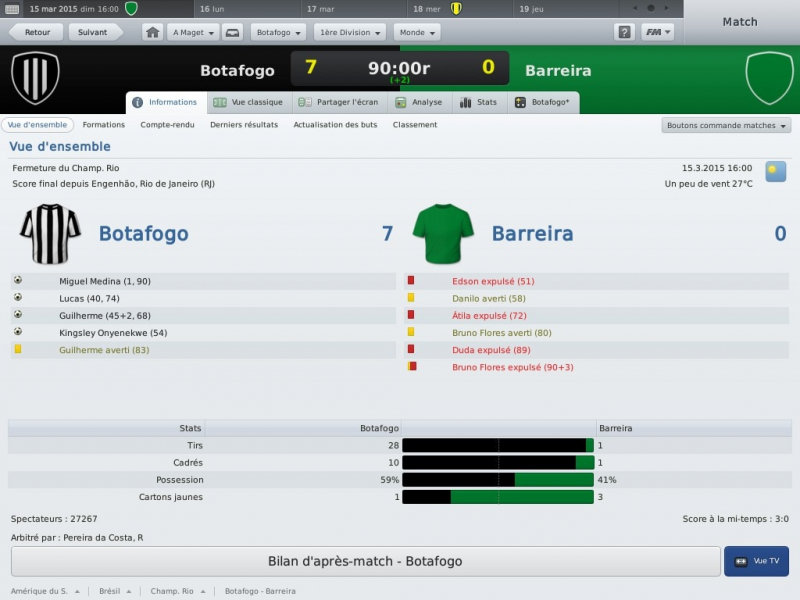The width and height of the screenshot is (800, 600).
Task: Open the A Maget manager dropdown
Action: pyautogui.click(x=193, y=32)
